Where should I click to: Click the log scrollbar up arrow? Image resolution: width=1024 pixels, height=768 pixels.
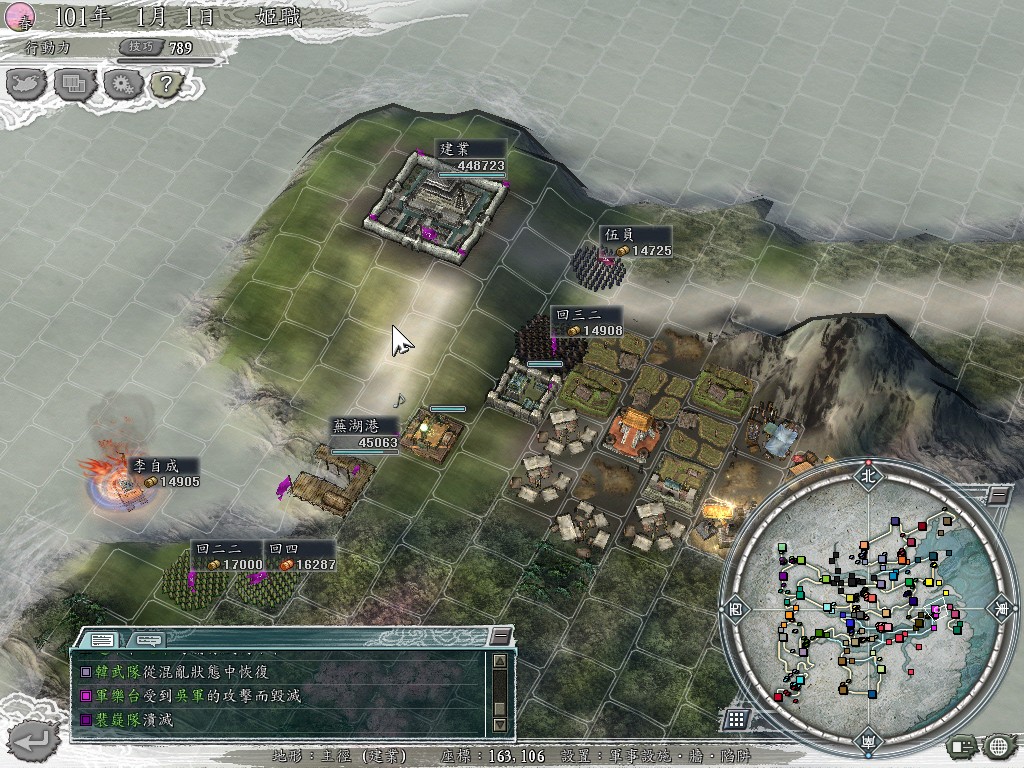click(500, 660)
